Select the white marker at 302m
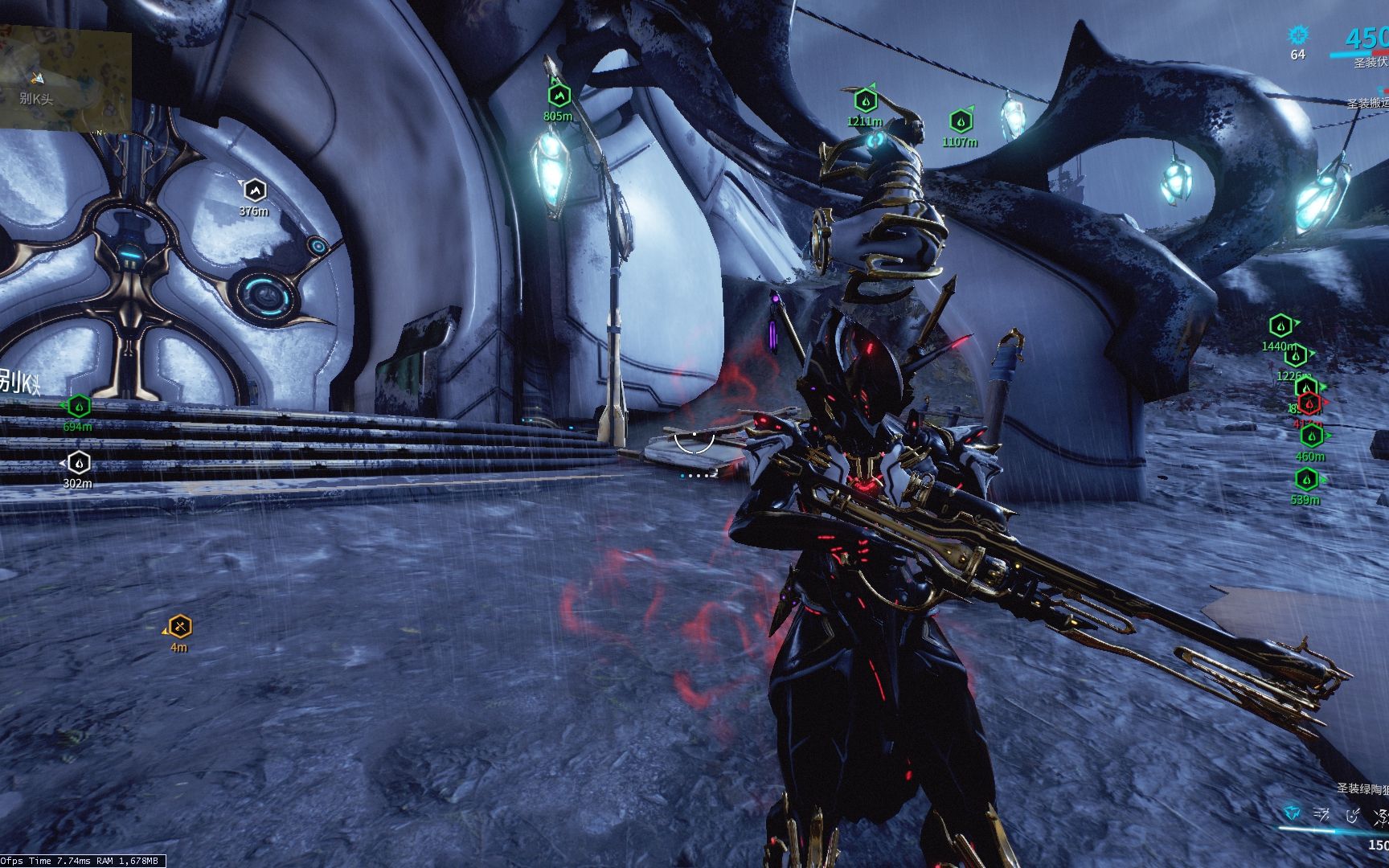 (78, 463)
